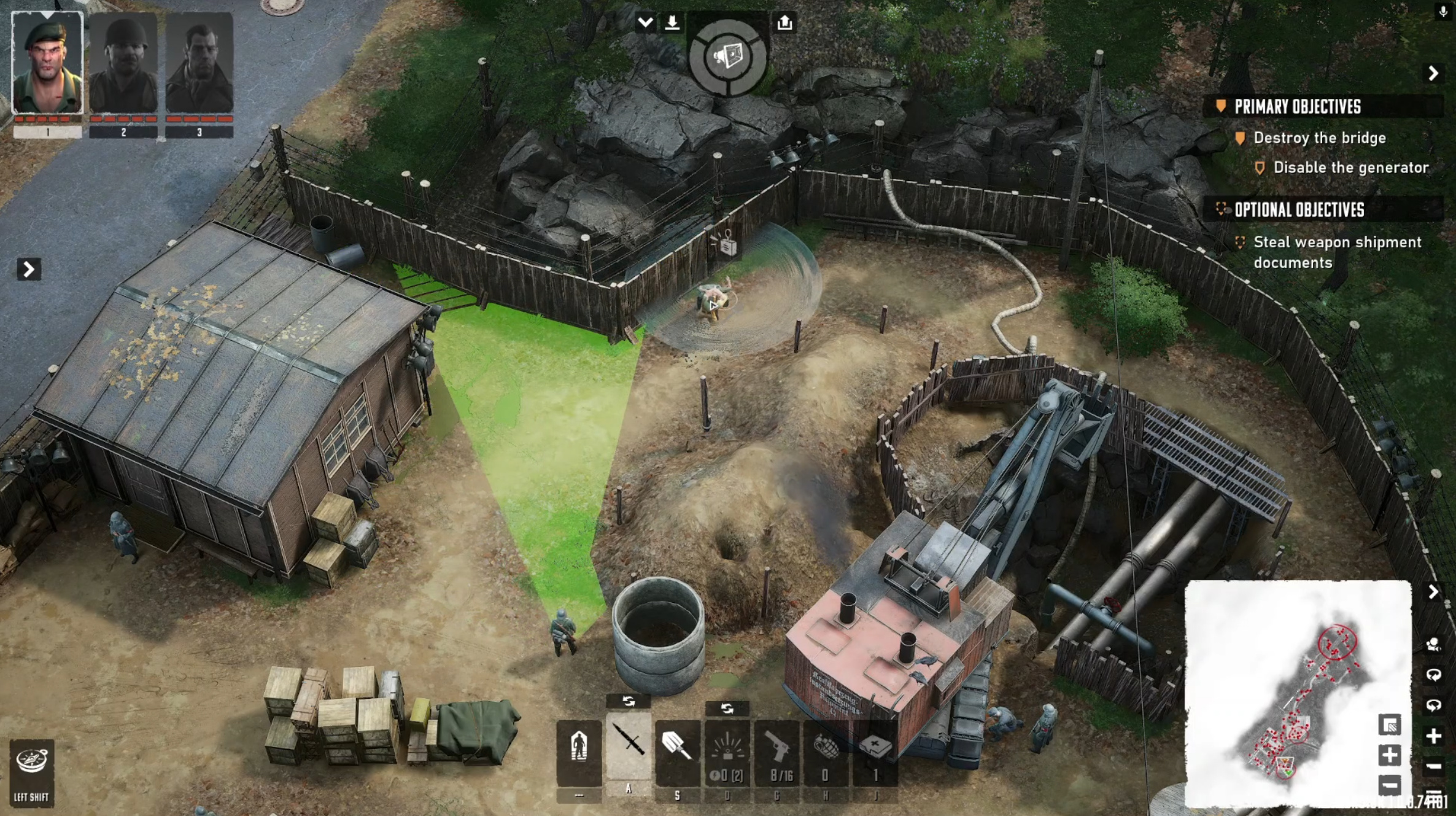
Task: Zoom in using the minimap plus button
Action: click(x=1390, y=755)
